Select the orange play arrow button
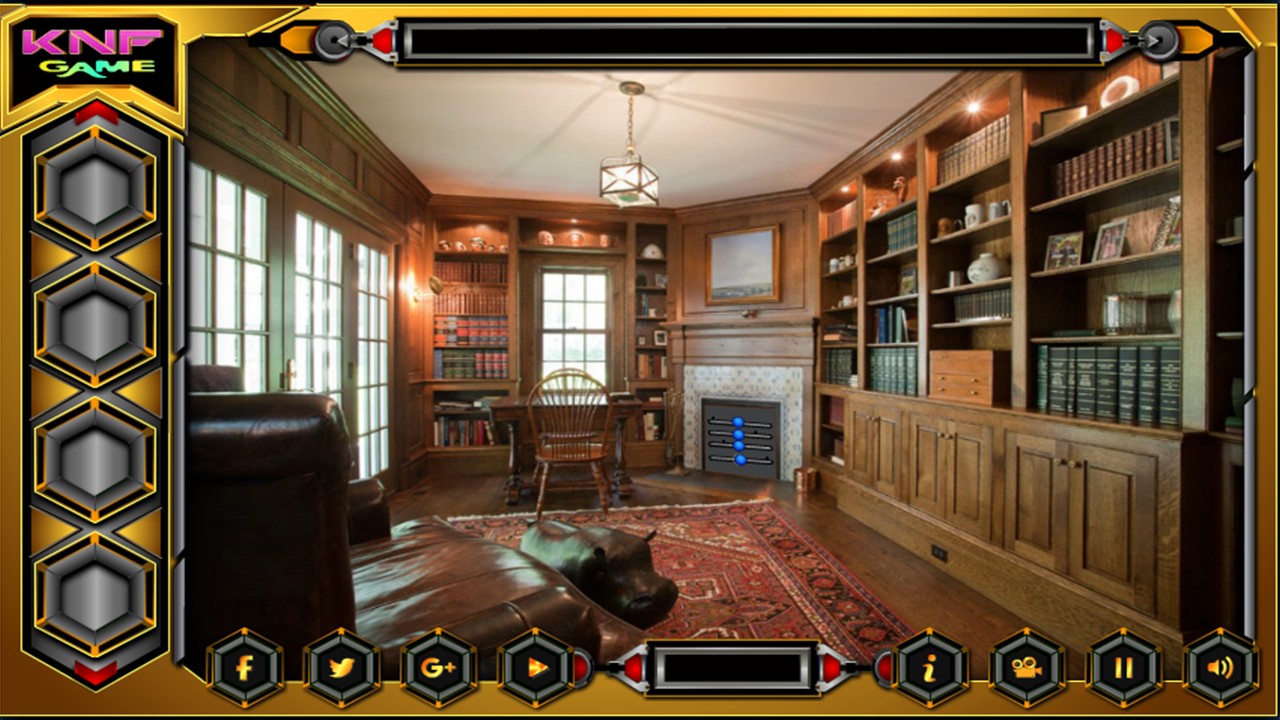This screenshot has width=1280, height=720. 537,668
